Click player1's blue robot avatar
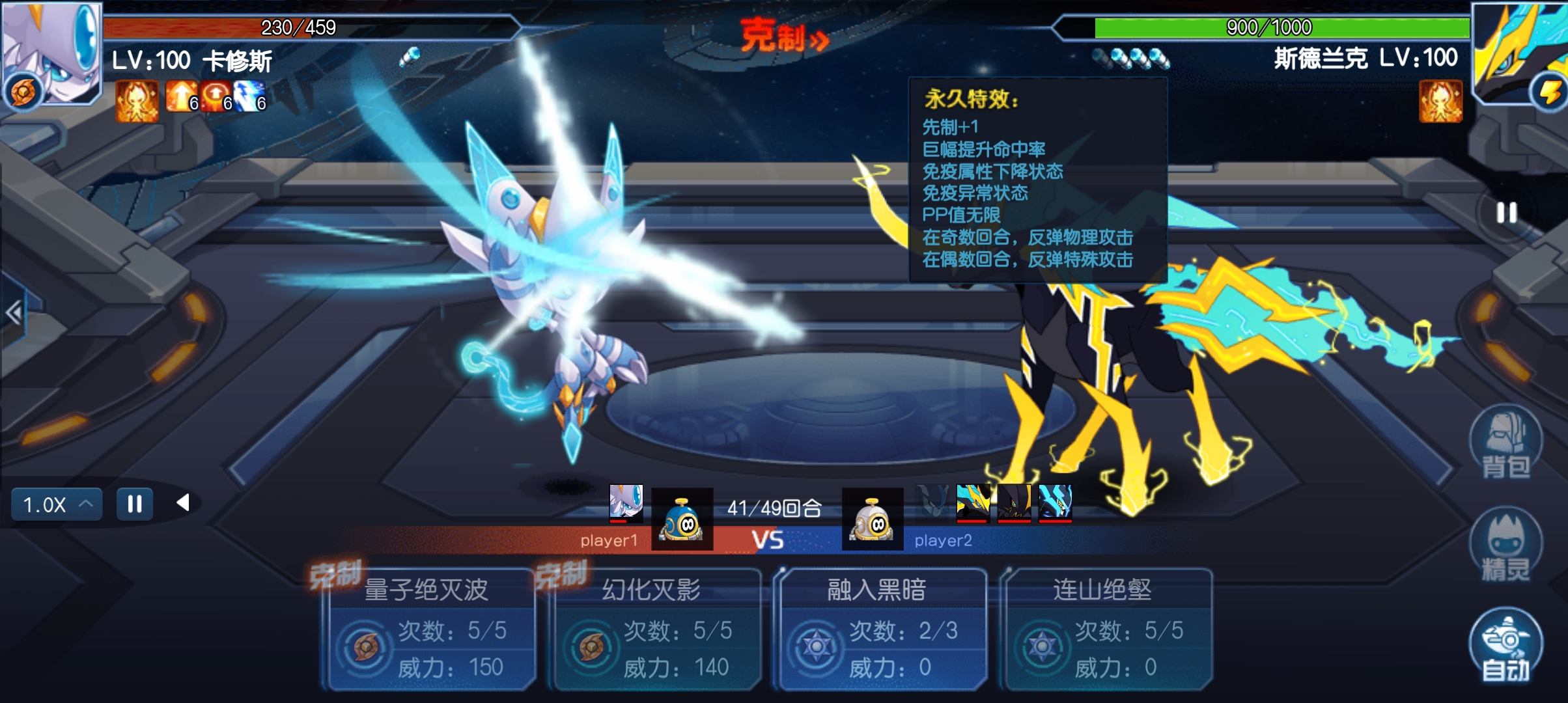This screenshot has width=1568, height=703. 682,519
